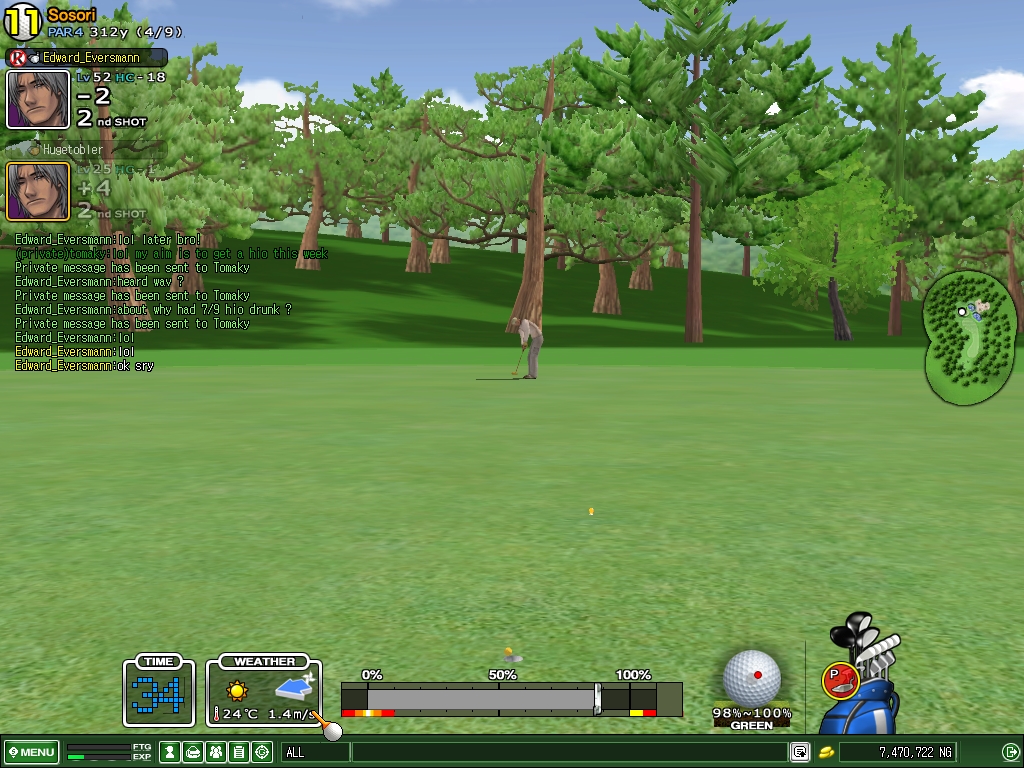Viewport: 1024px width, 768px height.
Task: Select Hugetobler's player portrait
Action: (x=38, y=191)
